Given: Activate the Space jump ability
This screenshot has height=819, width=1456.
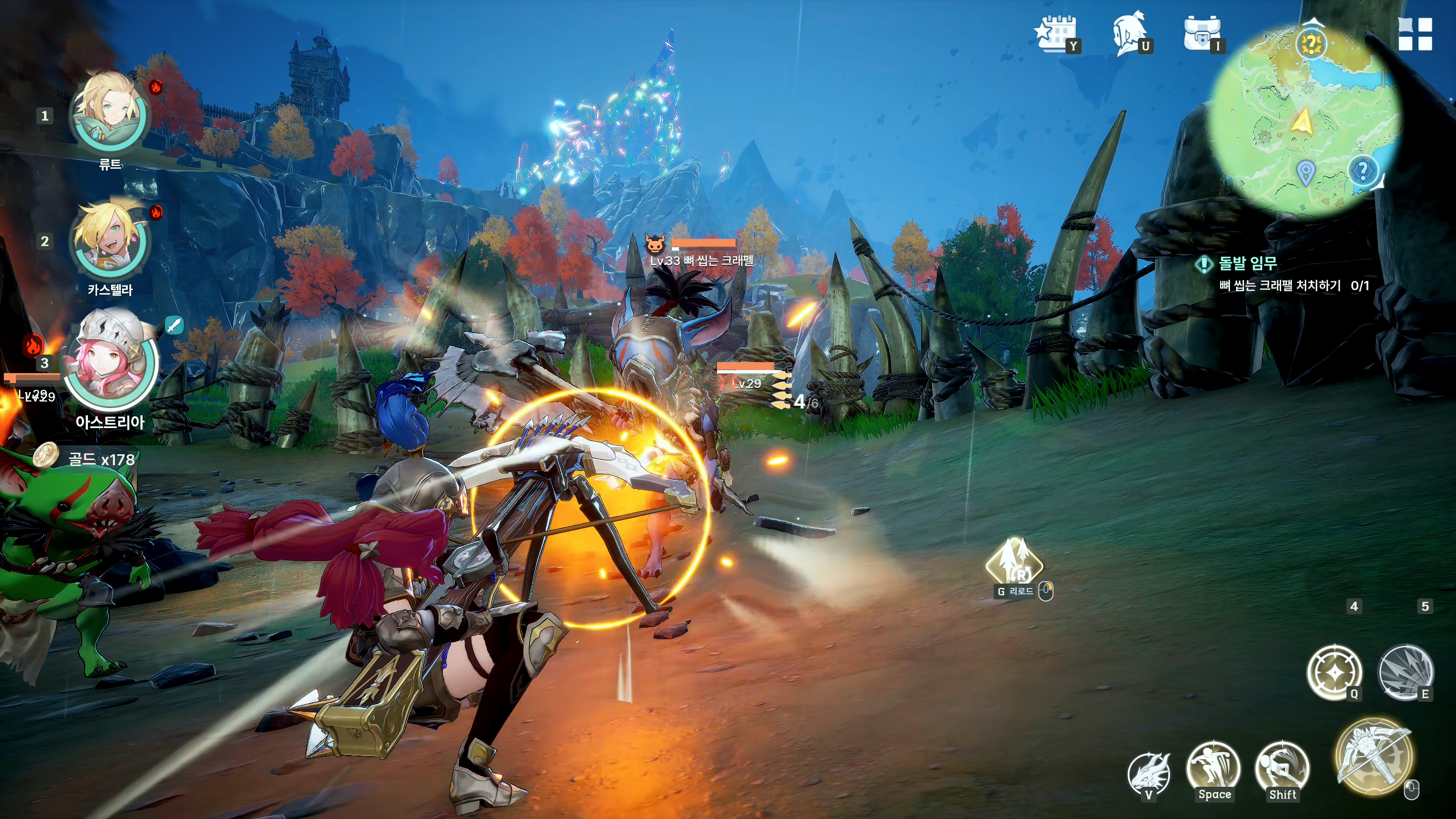Looking at the screenshot, I should point(1213,767).
